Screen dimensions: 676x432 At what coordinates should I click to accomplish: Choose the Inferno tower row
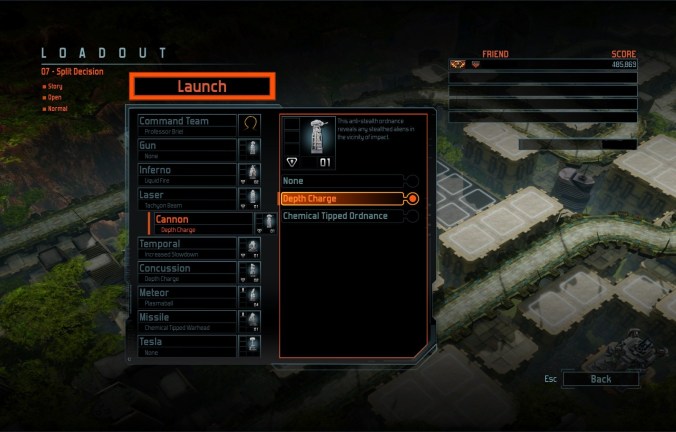(186, 174)
